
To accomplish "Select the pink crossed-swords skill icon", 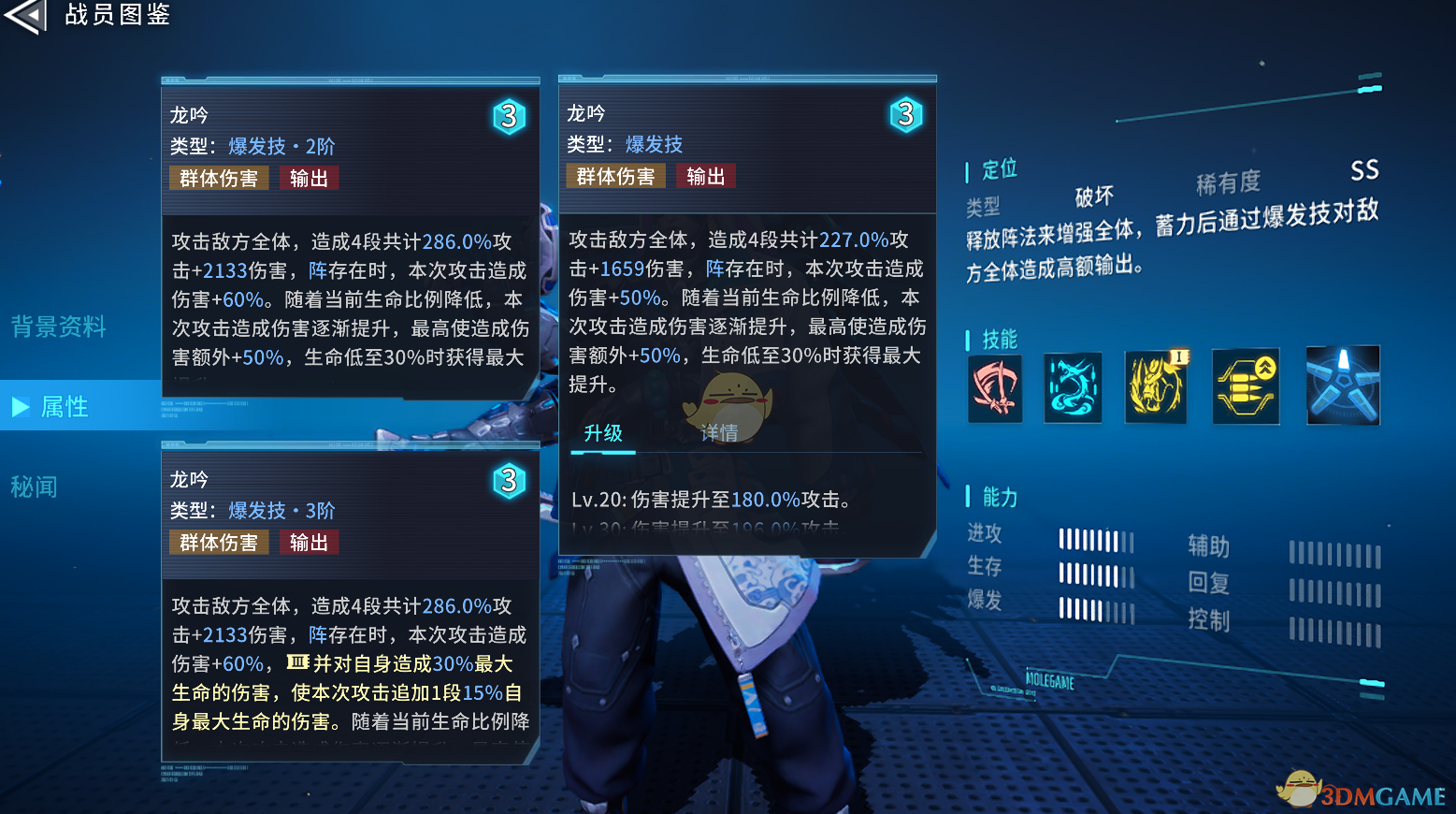I will pos(995,386).
